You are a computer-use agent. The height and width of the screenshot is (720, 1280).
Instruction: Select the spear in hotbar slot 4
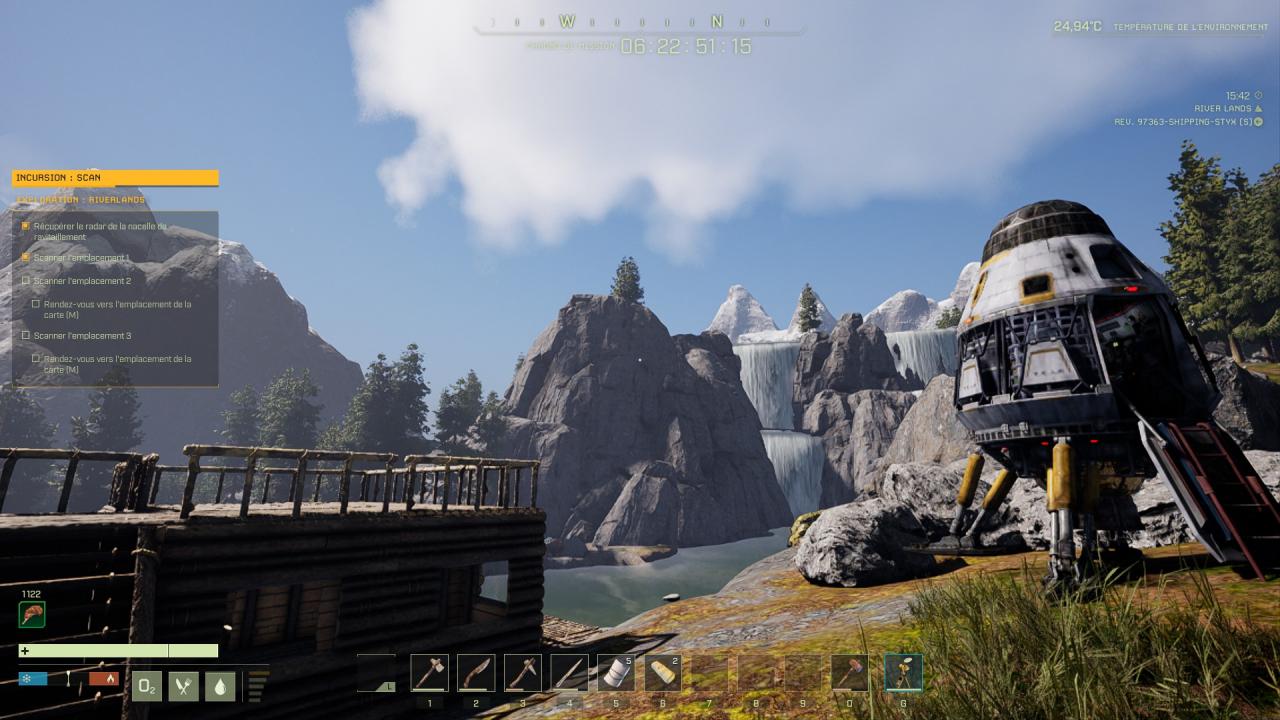pyautogui.click(x=569, y=673)
